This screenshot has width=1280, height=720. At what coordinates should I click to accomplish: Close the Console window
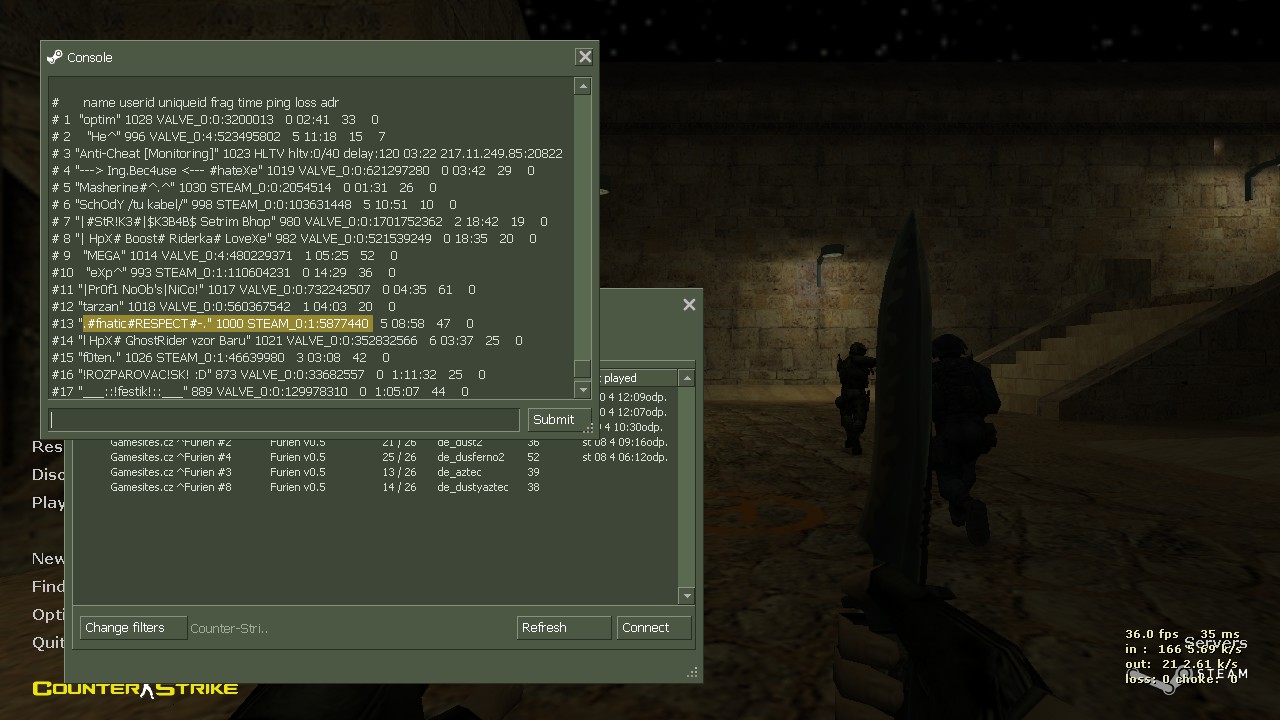click(x=585, y=57)
